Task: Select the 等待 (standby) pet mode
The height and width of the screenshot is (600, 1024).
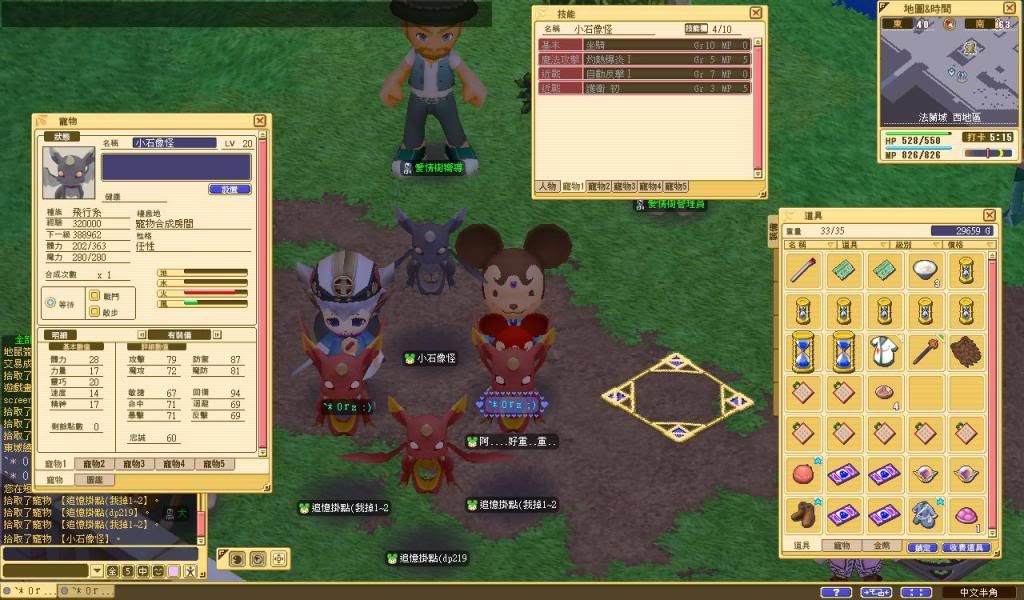Action: point(51,303)
